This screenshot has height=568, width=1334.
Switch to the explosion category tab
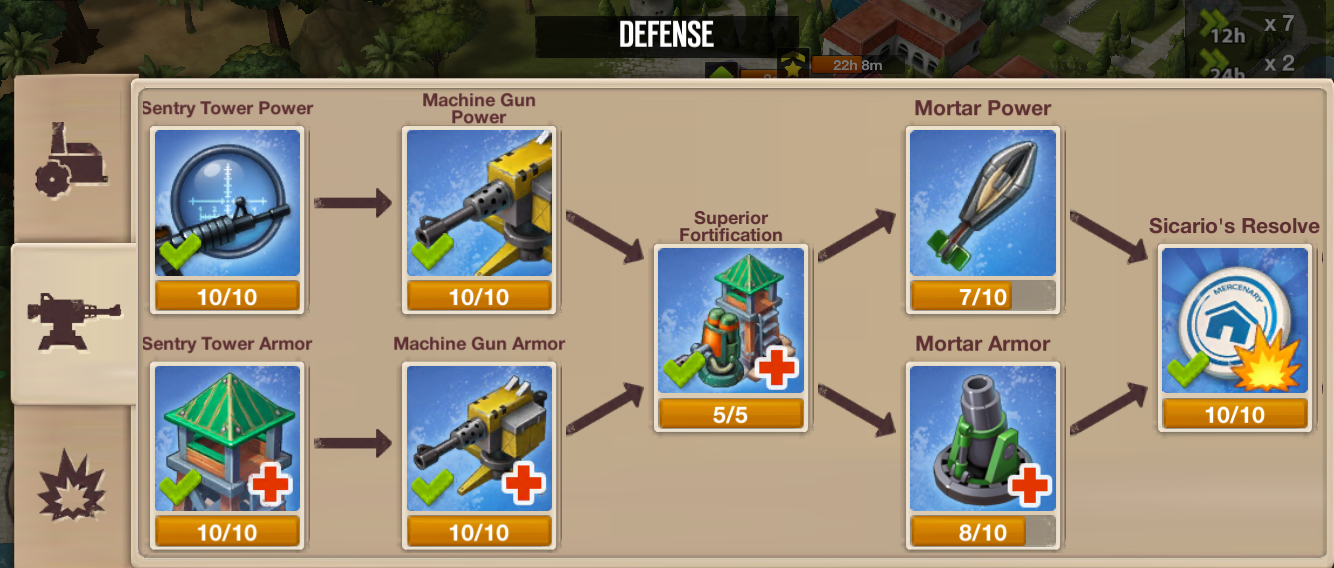pyautogui.click(x=72, y=487)
